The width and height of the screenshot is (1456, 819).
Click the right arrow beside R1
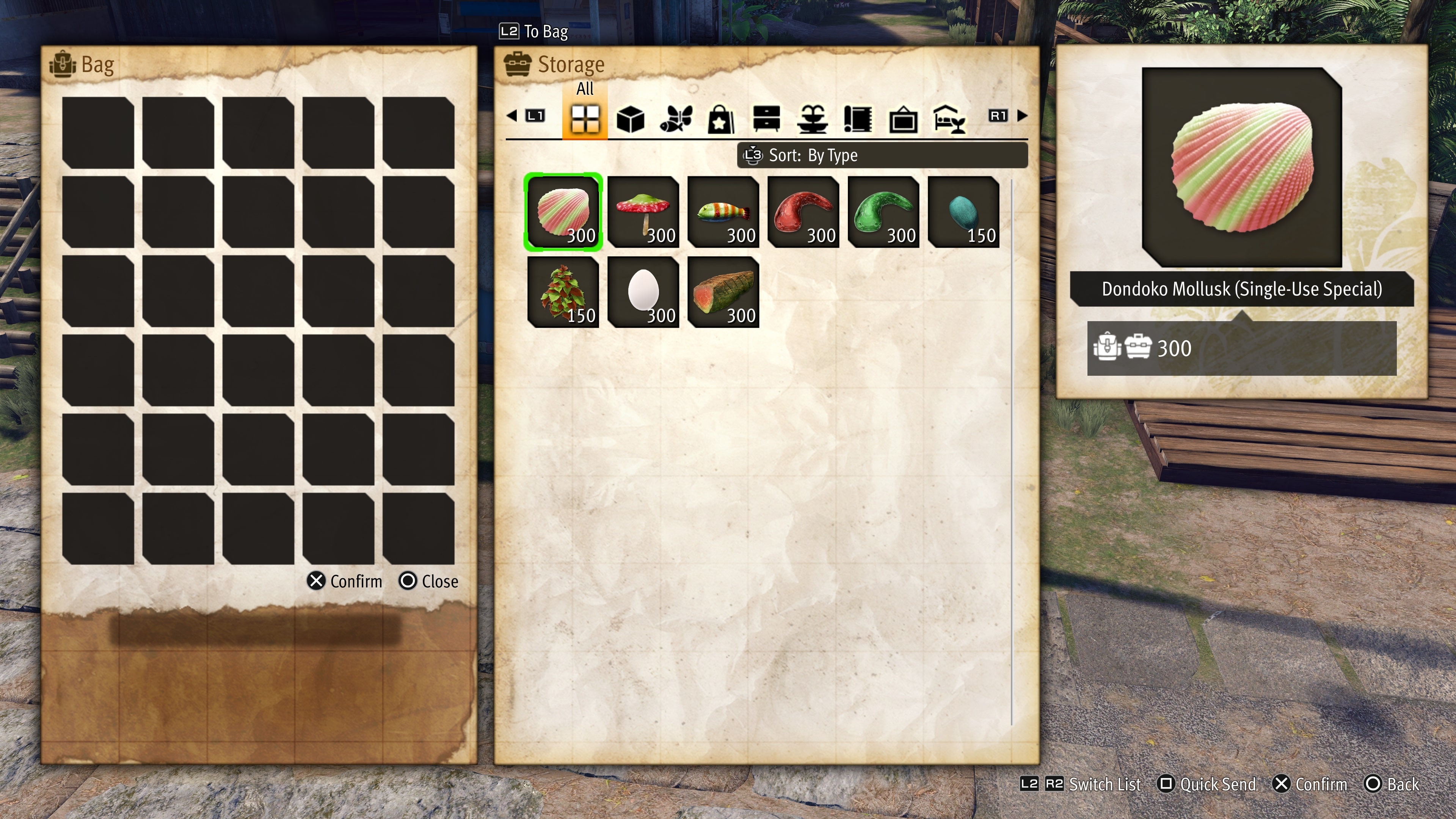pos(1022,116)
